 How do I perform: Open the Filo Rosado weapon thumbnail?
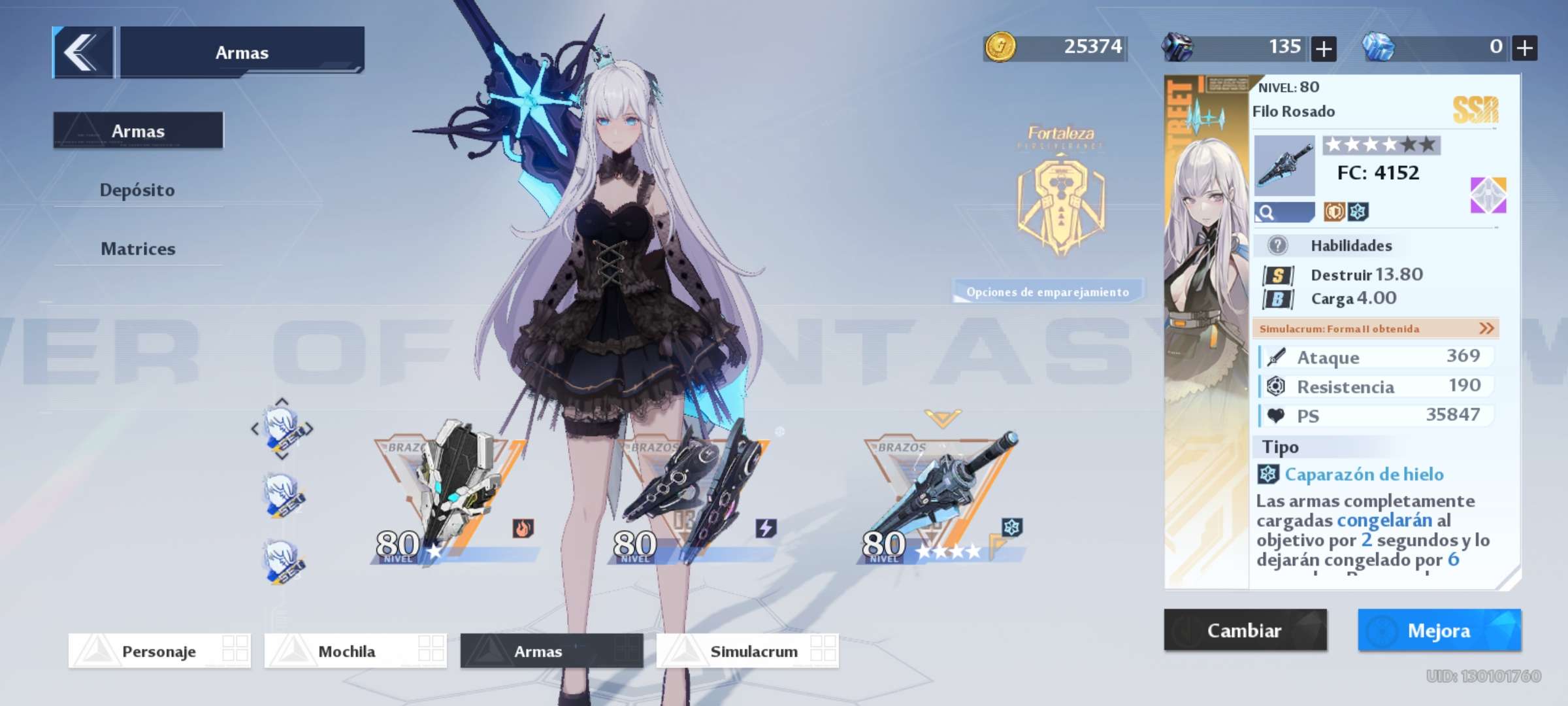(1284, 165)
